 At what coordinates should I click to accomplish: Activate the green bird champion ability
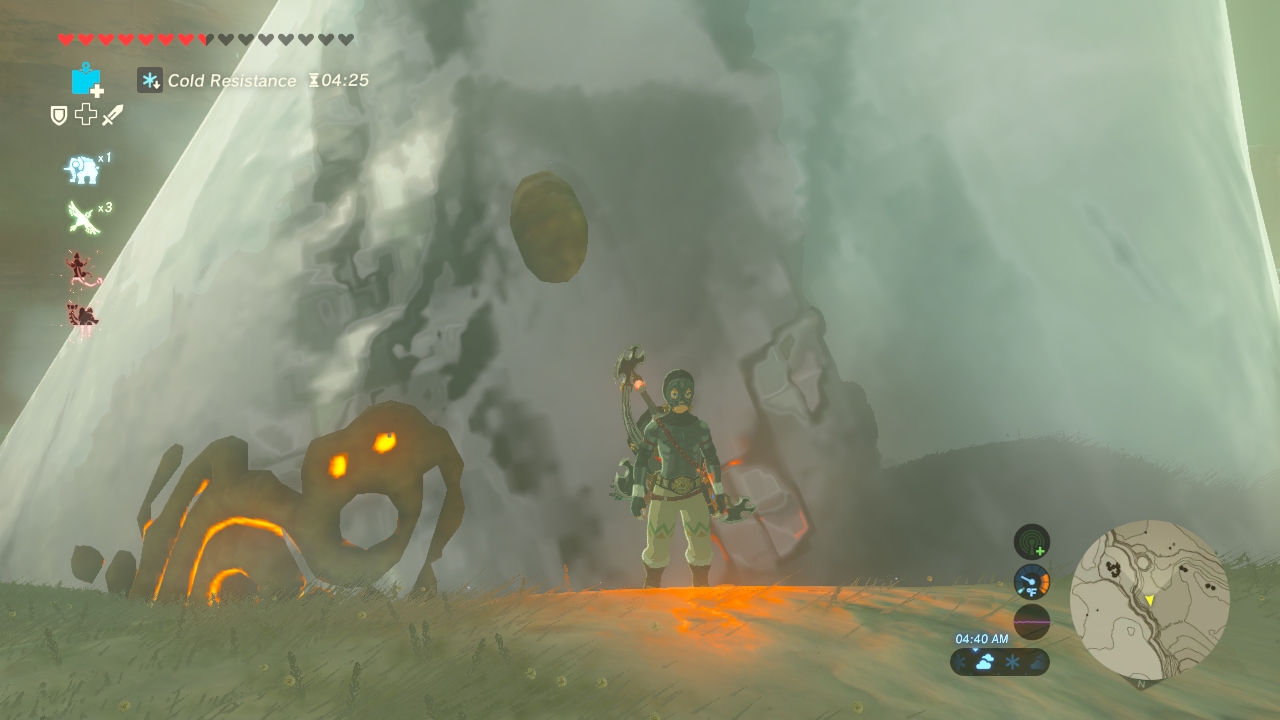pyautogui.click(x=83, y=217)
